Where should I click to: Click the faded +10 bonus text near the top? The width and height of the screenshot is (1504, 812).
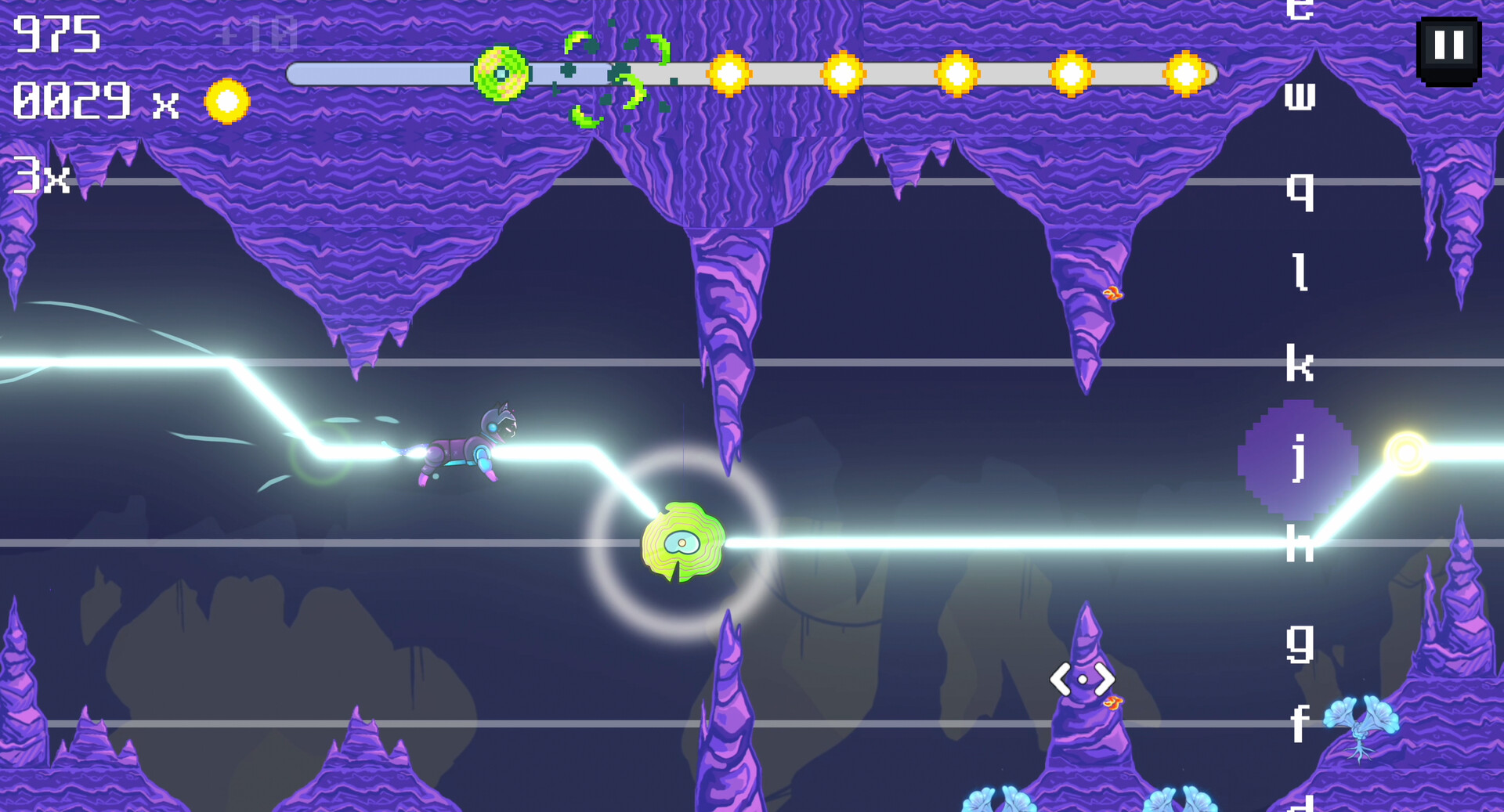pos(258,33)
